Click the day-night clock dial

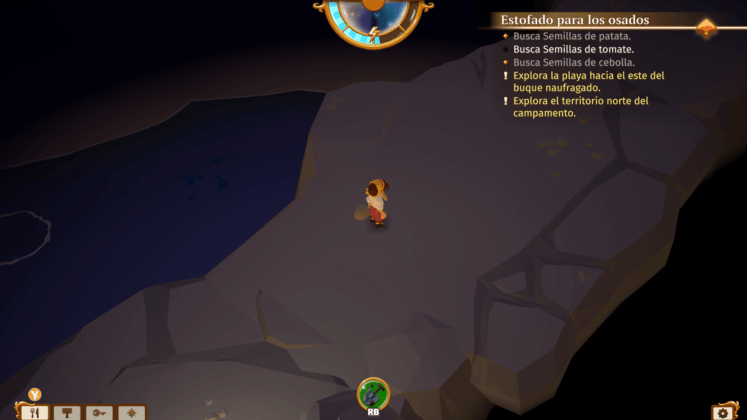coord(373,18)
